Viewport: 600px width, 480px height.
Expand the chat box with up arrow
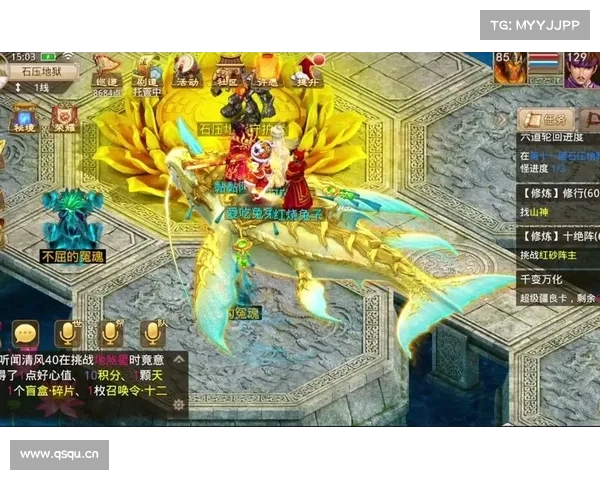coord(179,358)
